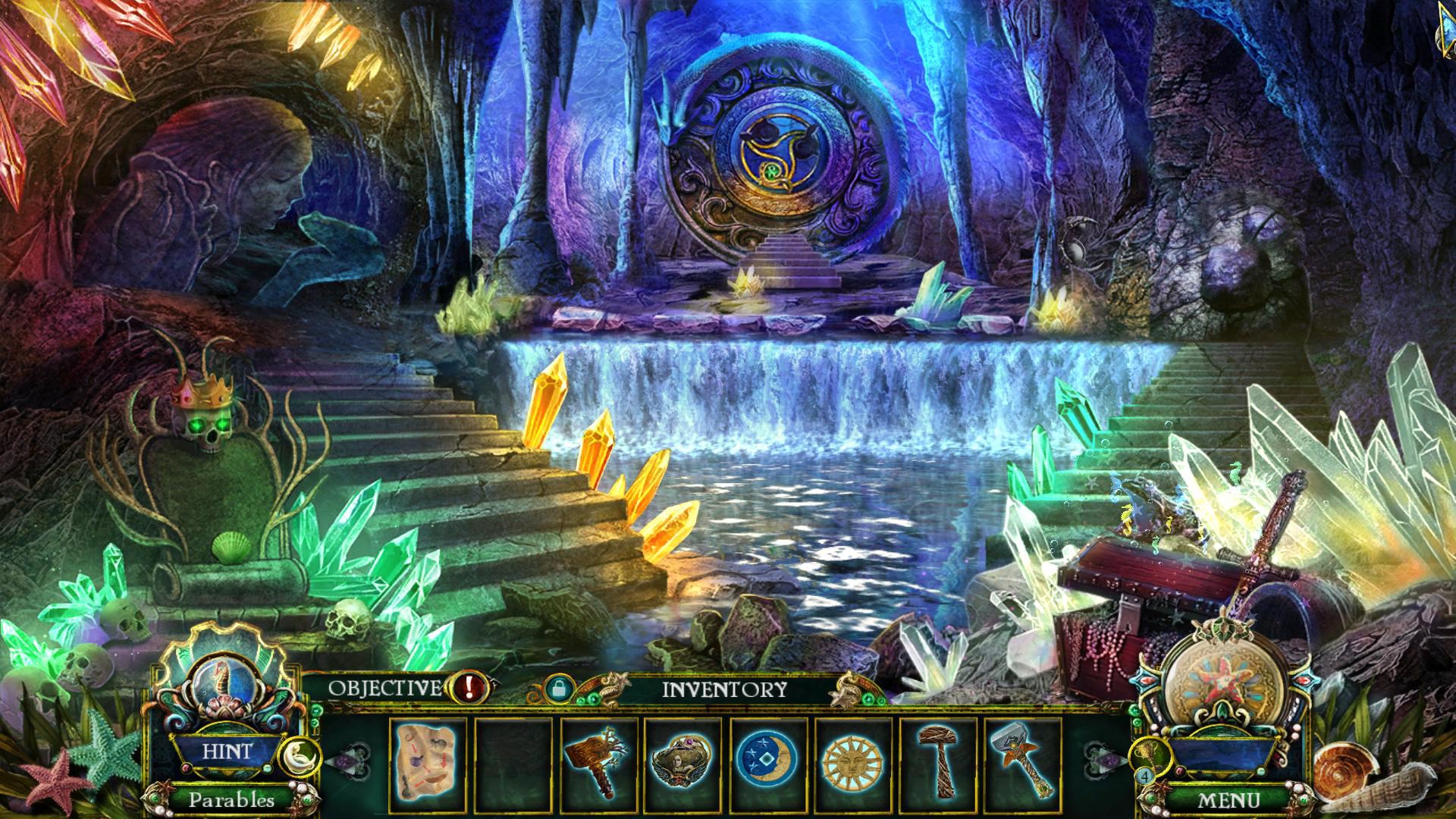Select the winged portrait medallion item
This screenshot has width=1456, height=819.
pyautogui.click(x=682, y=760)
